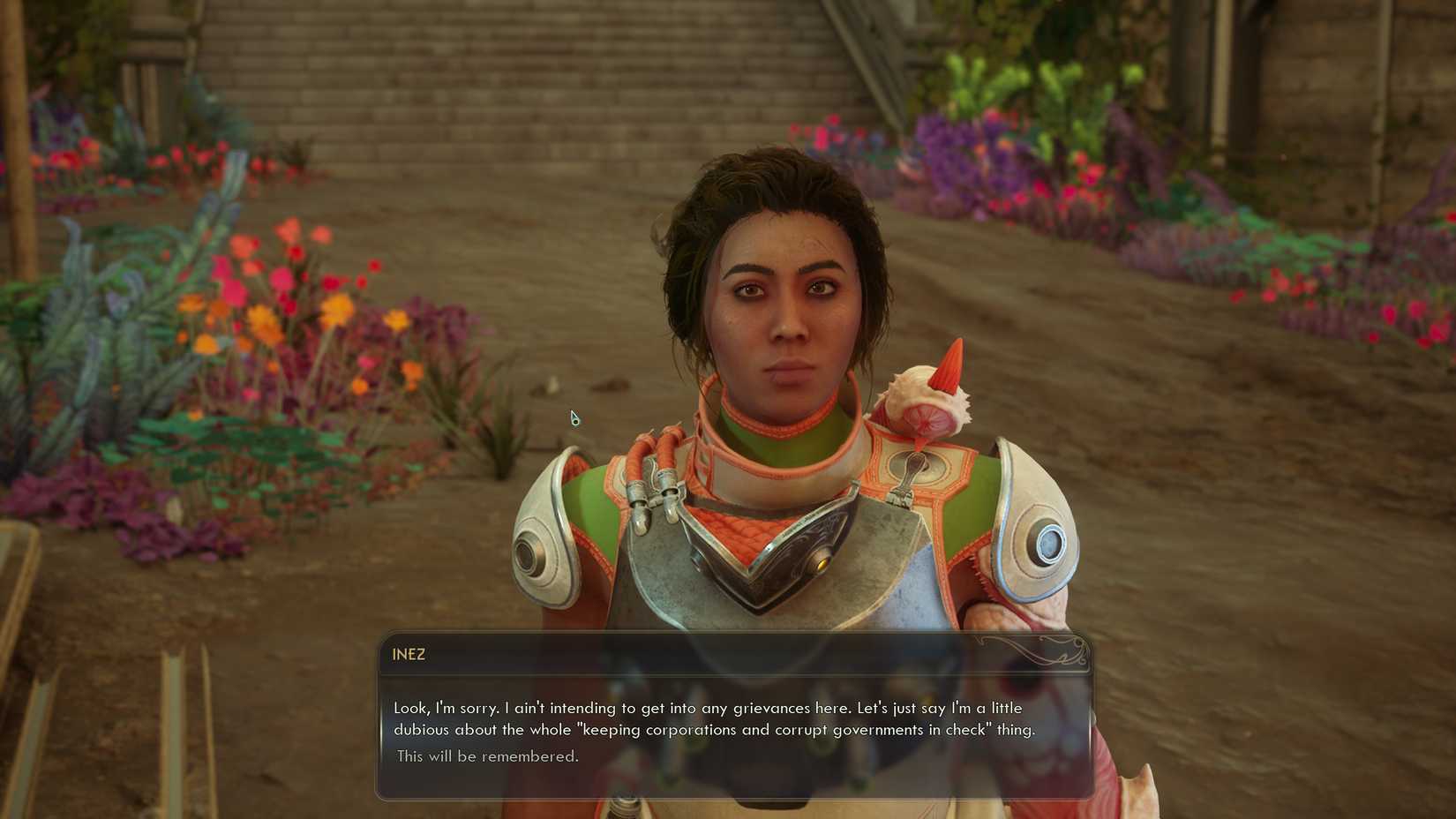Click the mouse cursor's current location
Screen dimensions: 1456x819
[574, 417]
